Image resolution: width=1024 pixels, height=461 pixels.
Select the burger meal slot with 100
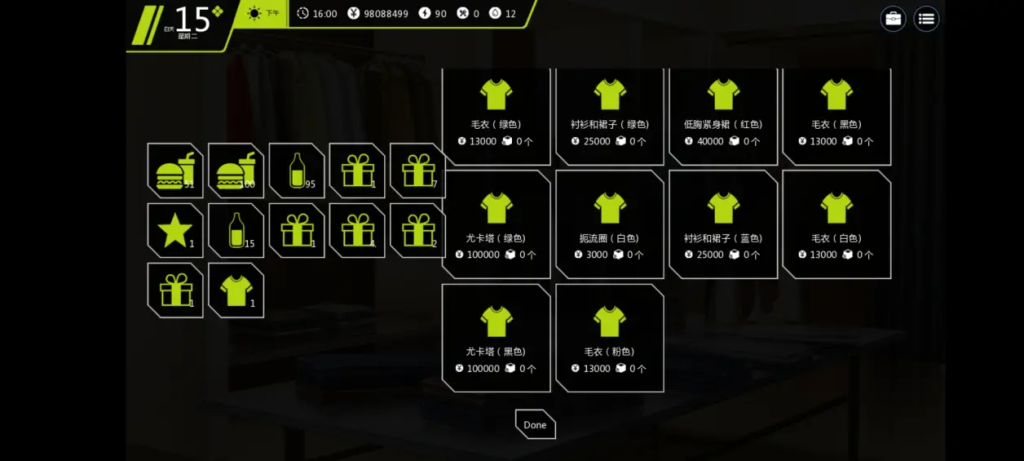click(x=236, y=171)
